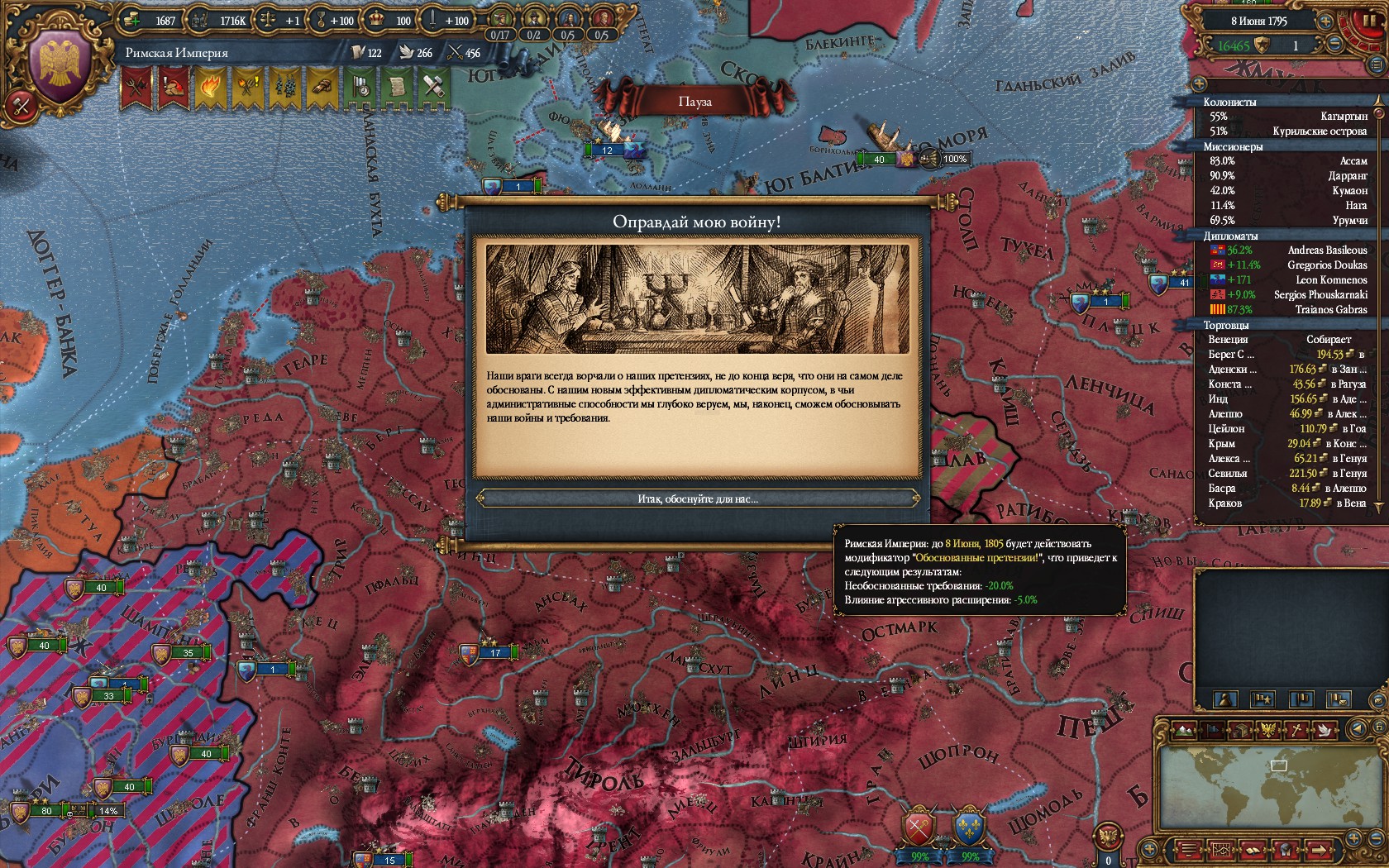Image resolution: width=1389 pixels, height=868 pixels.
Task: Open the ledger via the chart icon
Action: [1222, 851]
